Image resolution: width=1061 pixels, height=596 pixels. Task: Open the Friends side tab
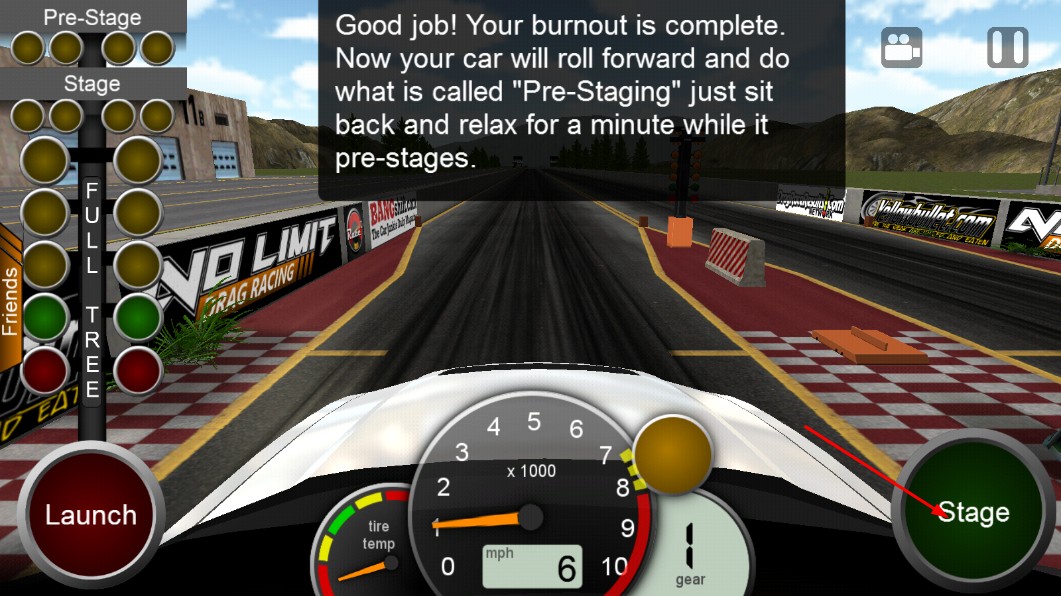click(x=10, y=298)
